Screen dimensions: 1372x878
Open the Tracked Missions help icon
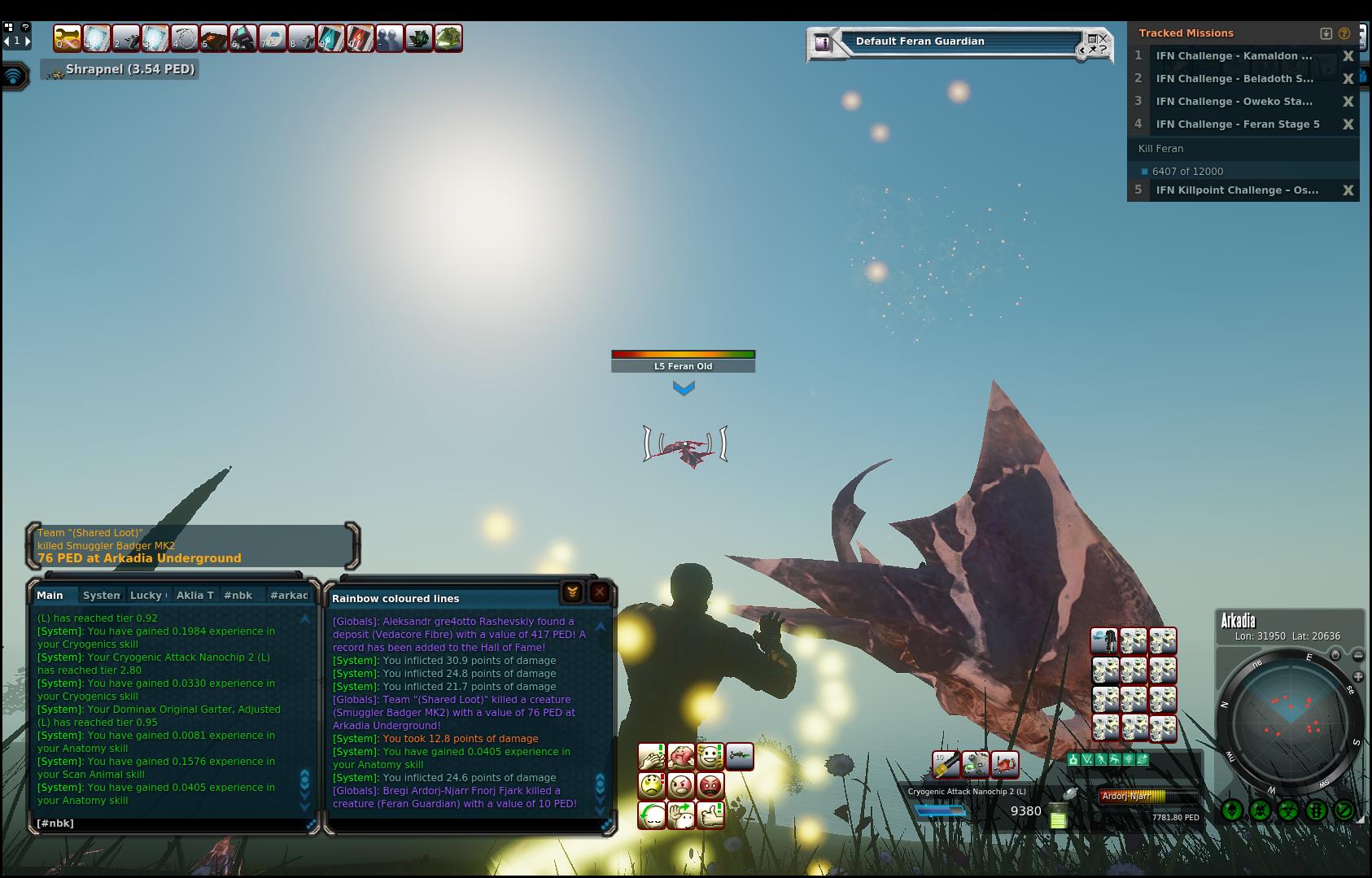[x=1344, y=33]
